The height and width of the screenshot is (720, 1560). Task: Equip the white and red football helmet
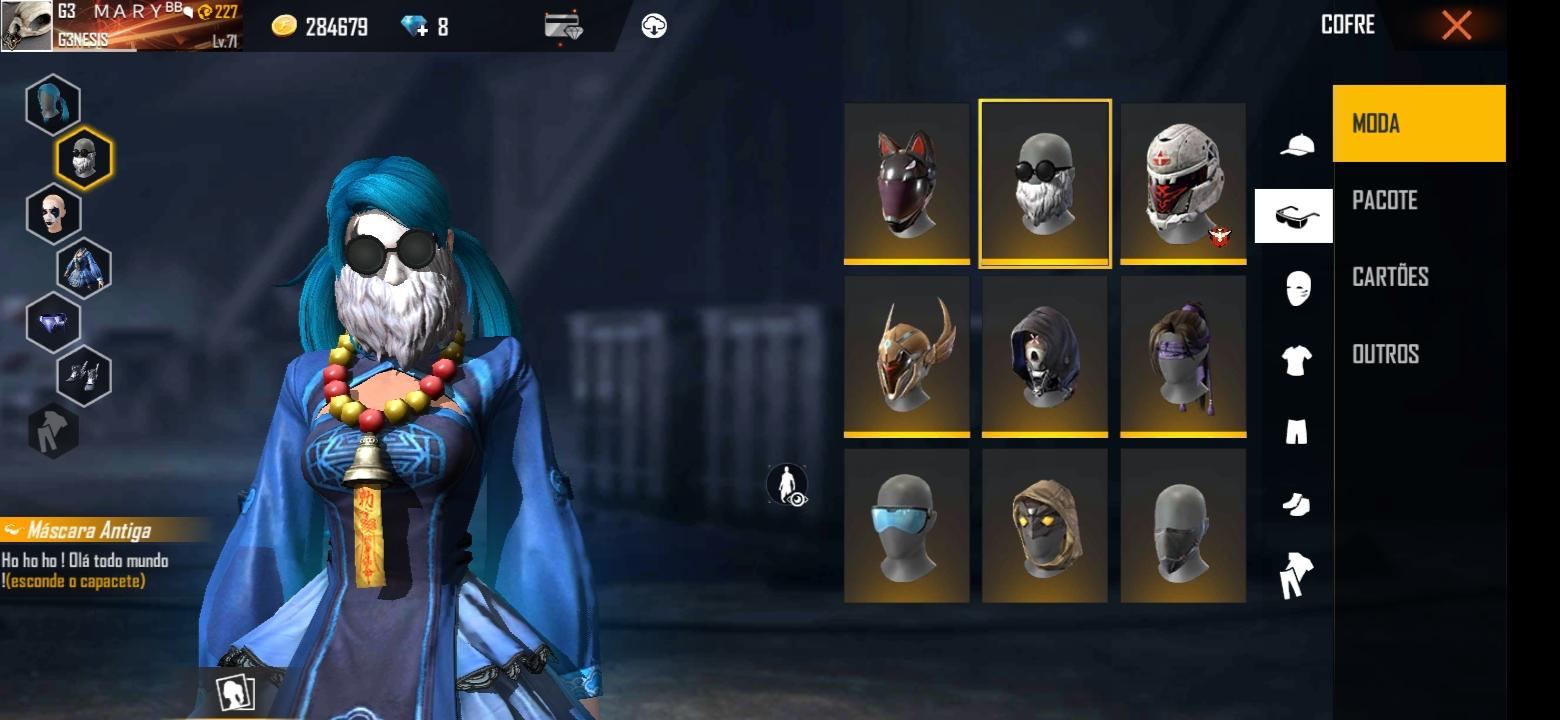click(x=1183, y=183)
